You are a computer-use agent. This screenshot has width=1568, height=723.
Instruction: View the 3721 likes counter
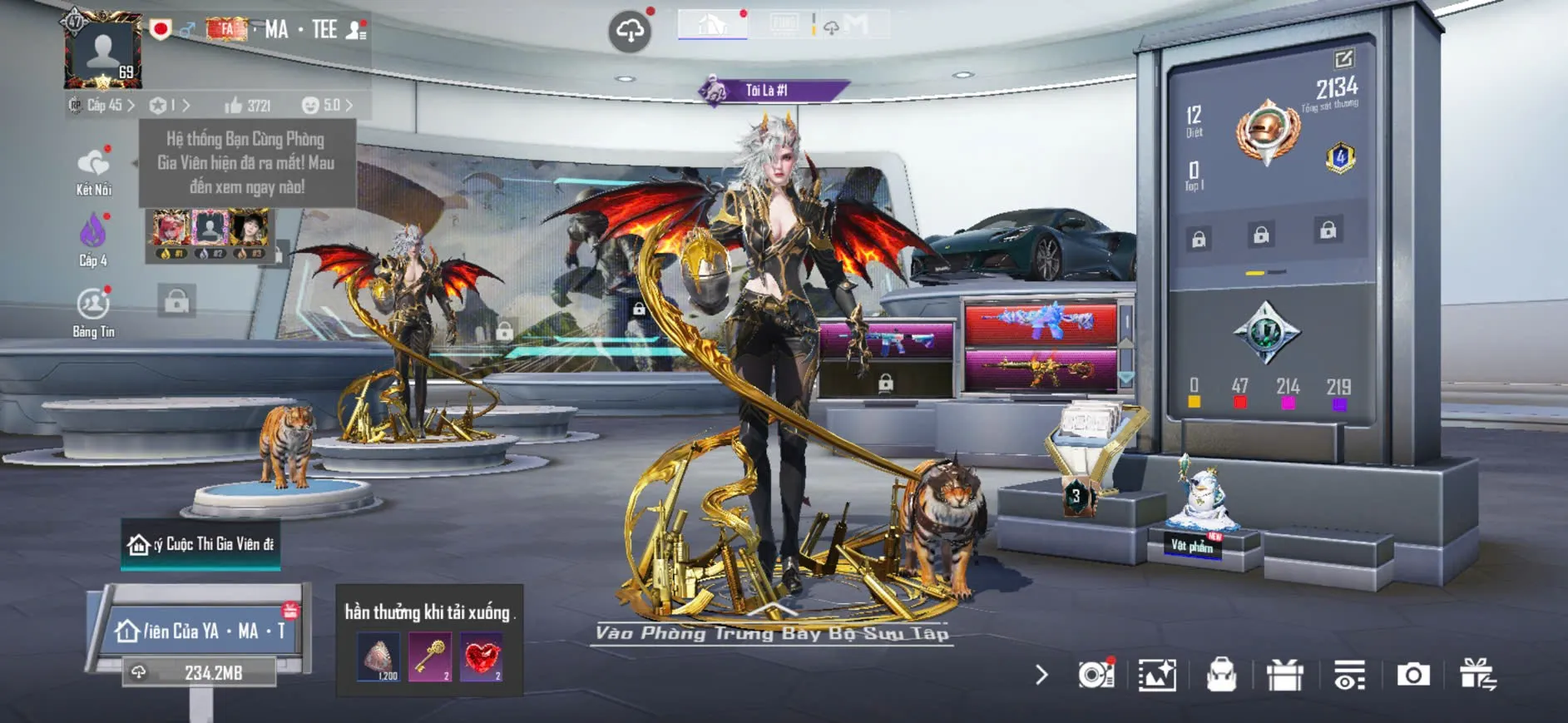(248, 106)
